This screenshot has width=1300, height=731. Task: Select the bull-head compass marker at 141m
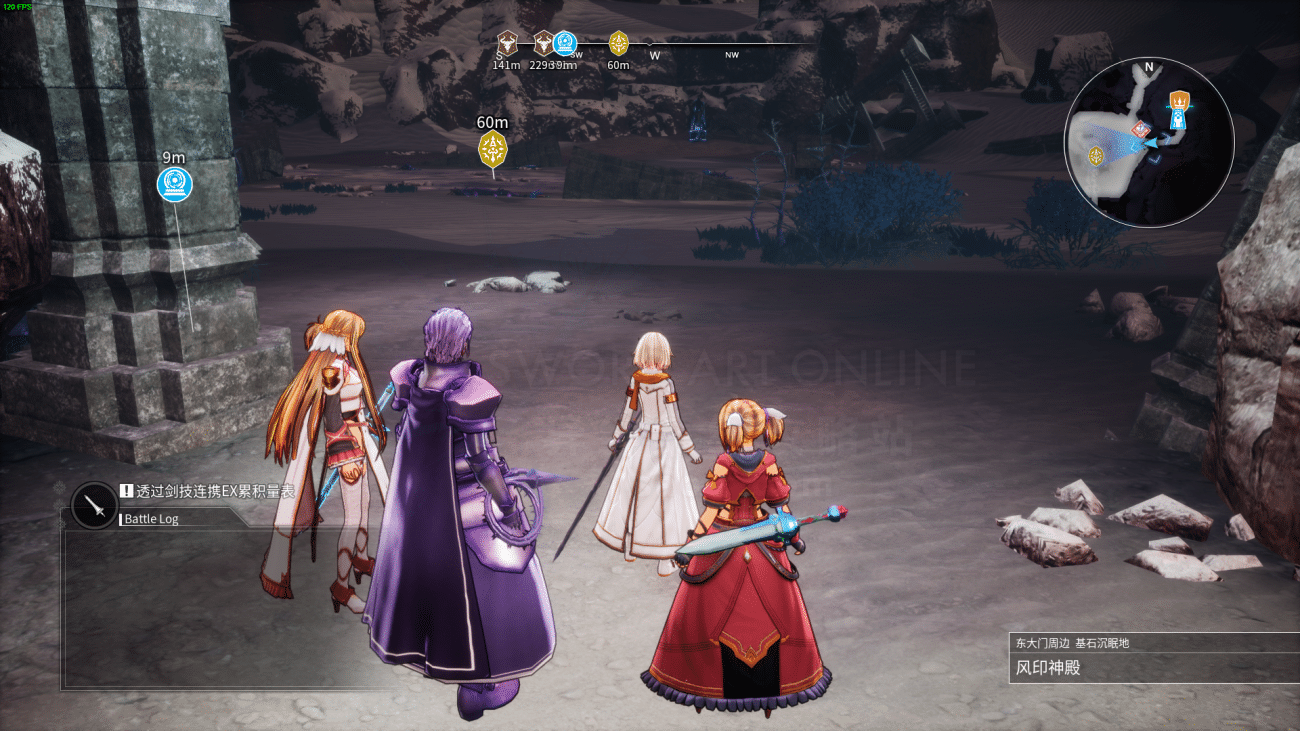[x=507, y=43]
